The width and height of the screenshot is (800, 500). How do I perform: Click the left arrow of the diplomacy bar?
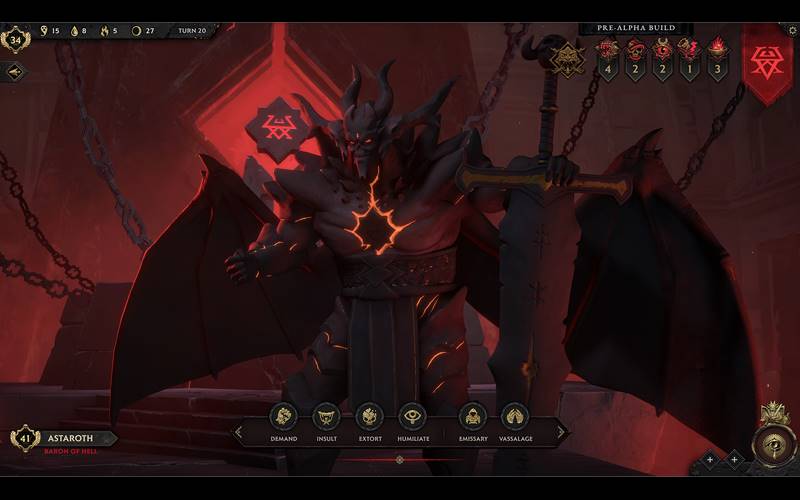(x=238, y=432)
